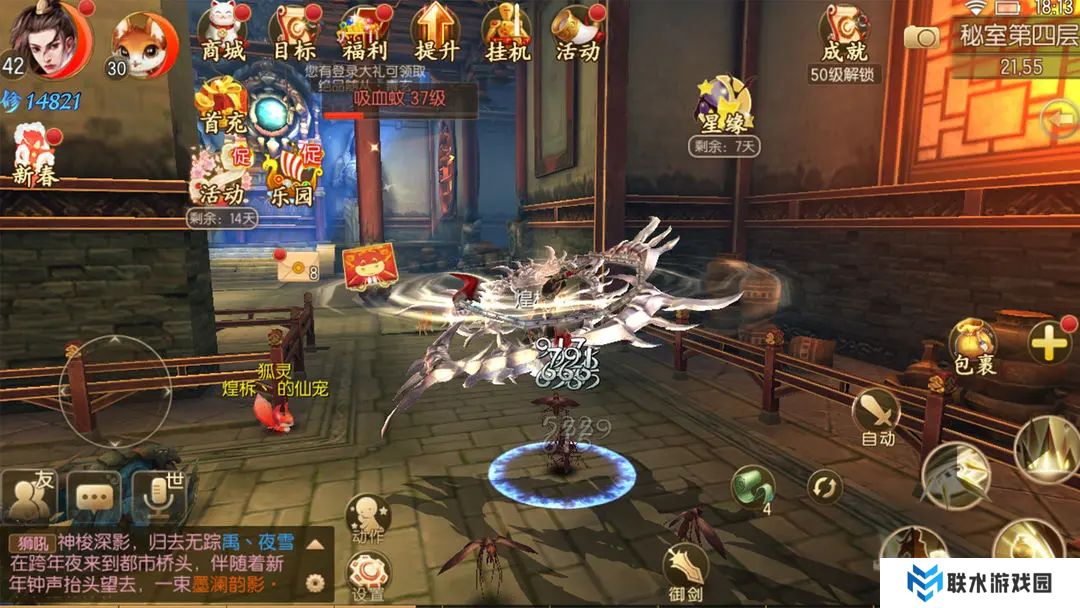
Task: Open the 乐园 paradise event icon
Action: click(291, 175)
